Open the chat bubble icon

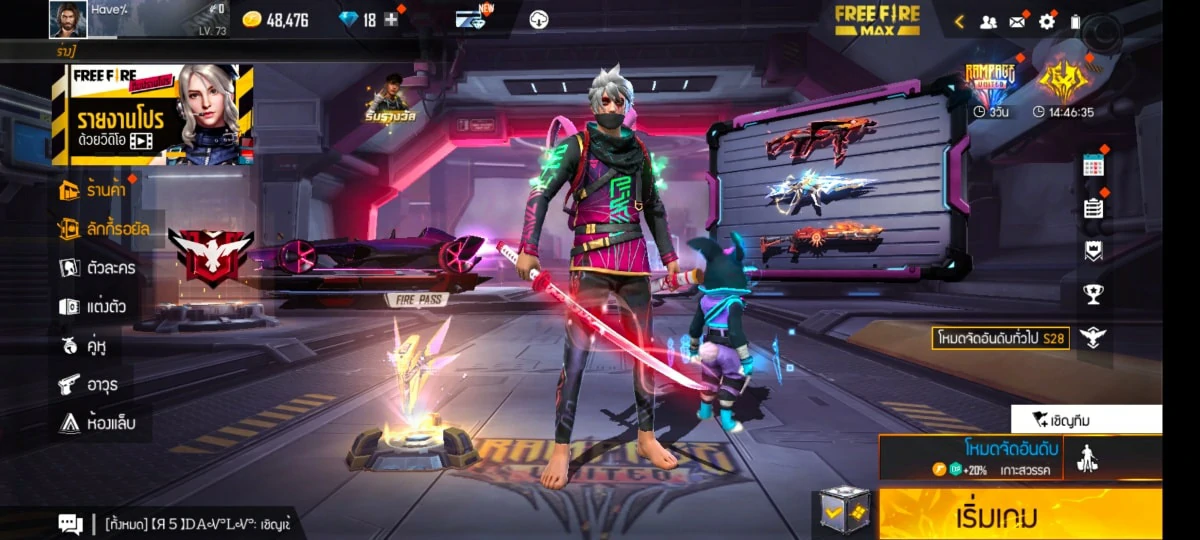(70, 523)
